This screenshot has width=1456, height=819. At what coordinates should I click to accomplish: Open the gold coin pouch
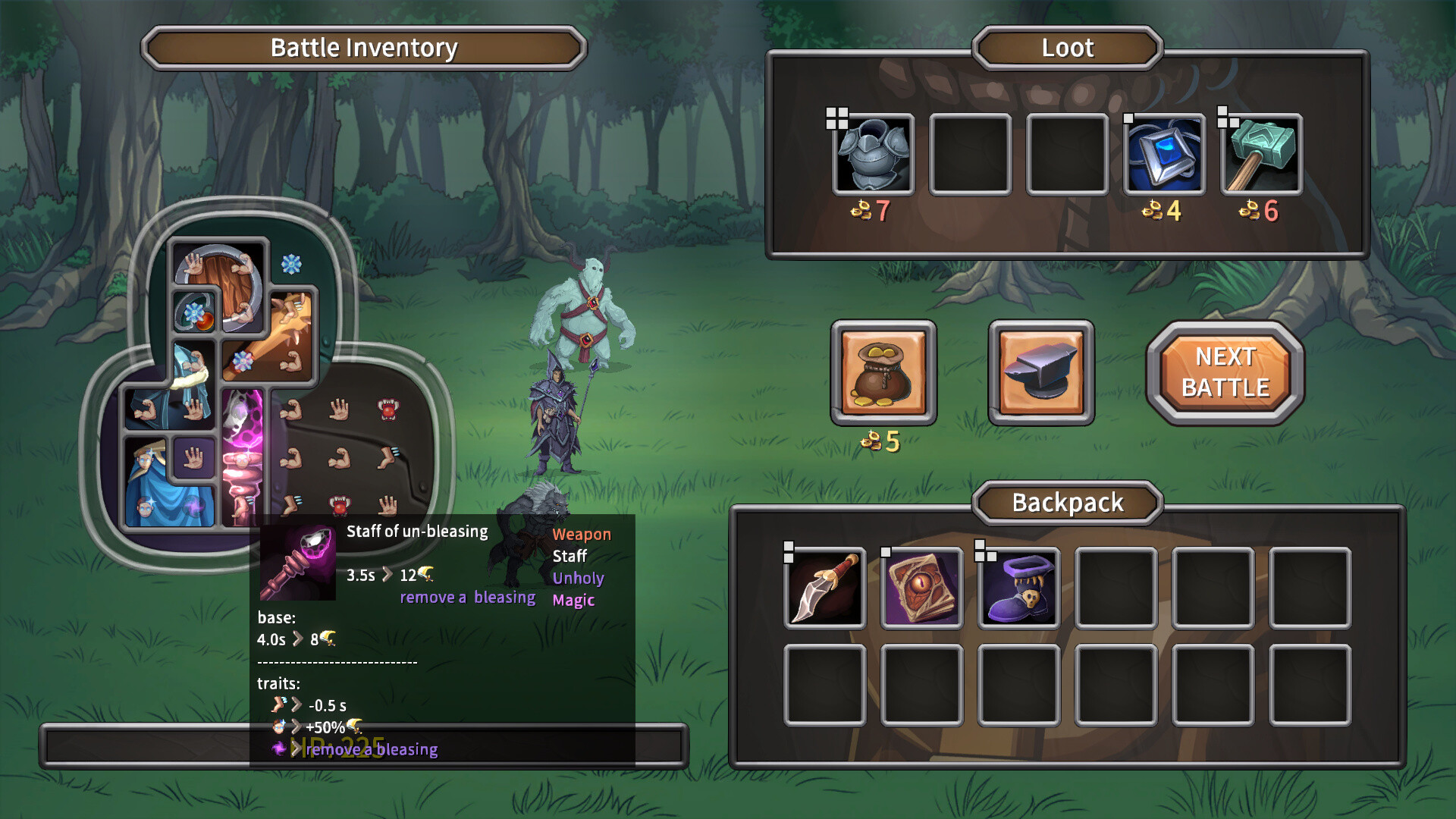[885, 373]
